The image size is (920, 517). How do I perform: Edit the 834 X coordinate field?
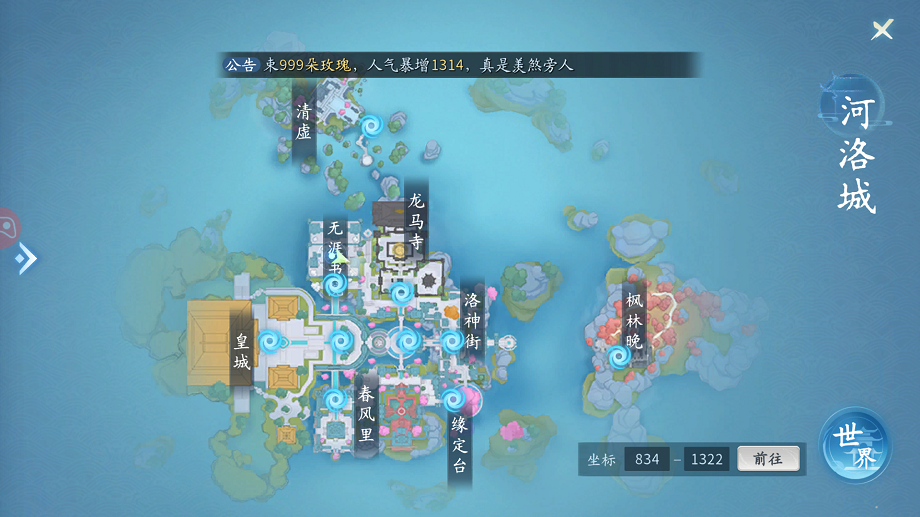(x=647, y=459)
